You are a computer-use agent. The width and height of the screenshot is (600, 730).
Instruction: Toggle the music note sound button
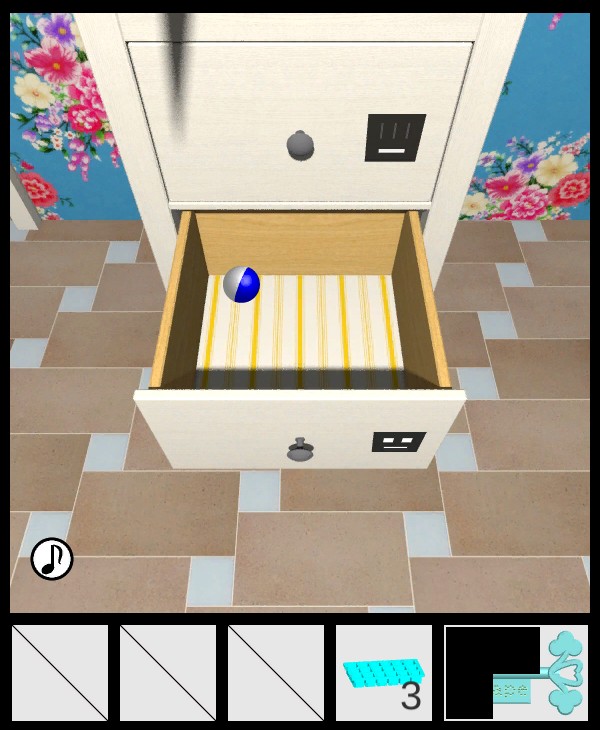[x=52, y=558]
